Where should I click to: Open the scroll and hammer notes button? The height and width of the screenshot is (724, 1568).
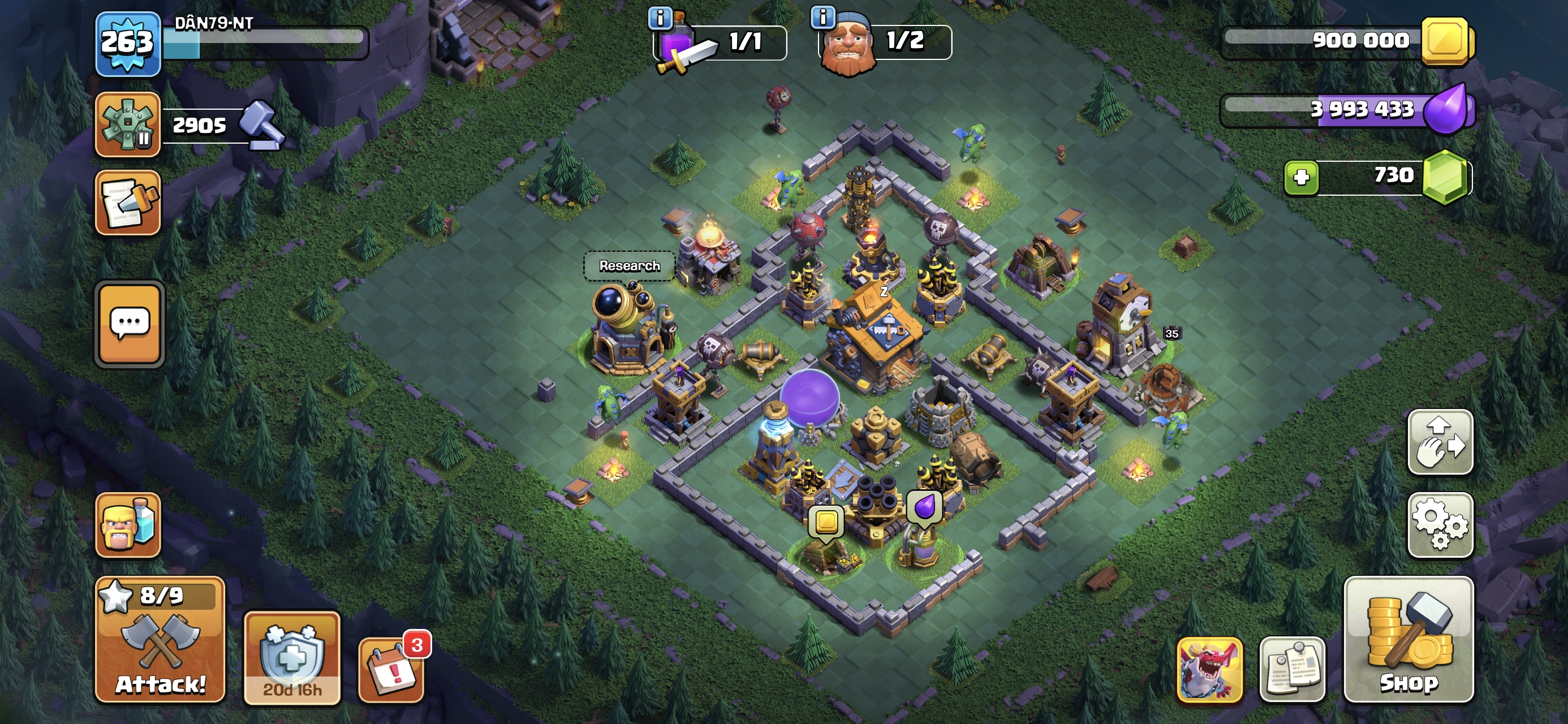point(128,202)
